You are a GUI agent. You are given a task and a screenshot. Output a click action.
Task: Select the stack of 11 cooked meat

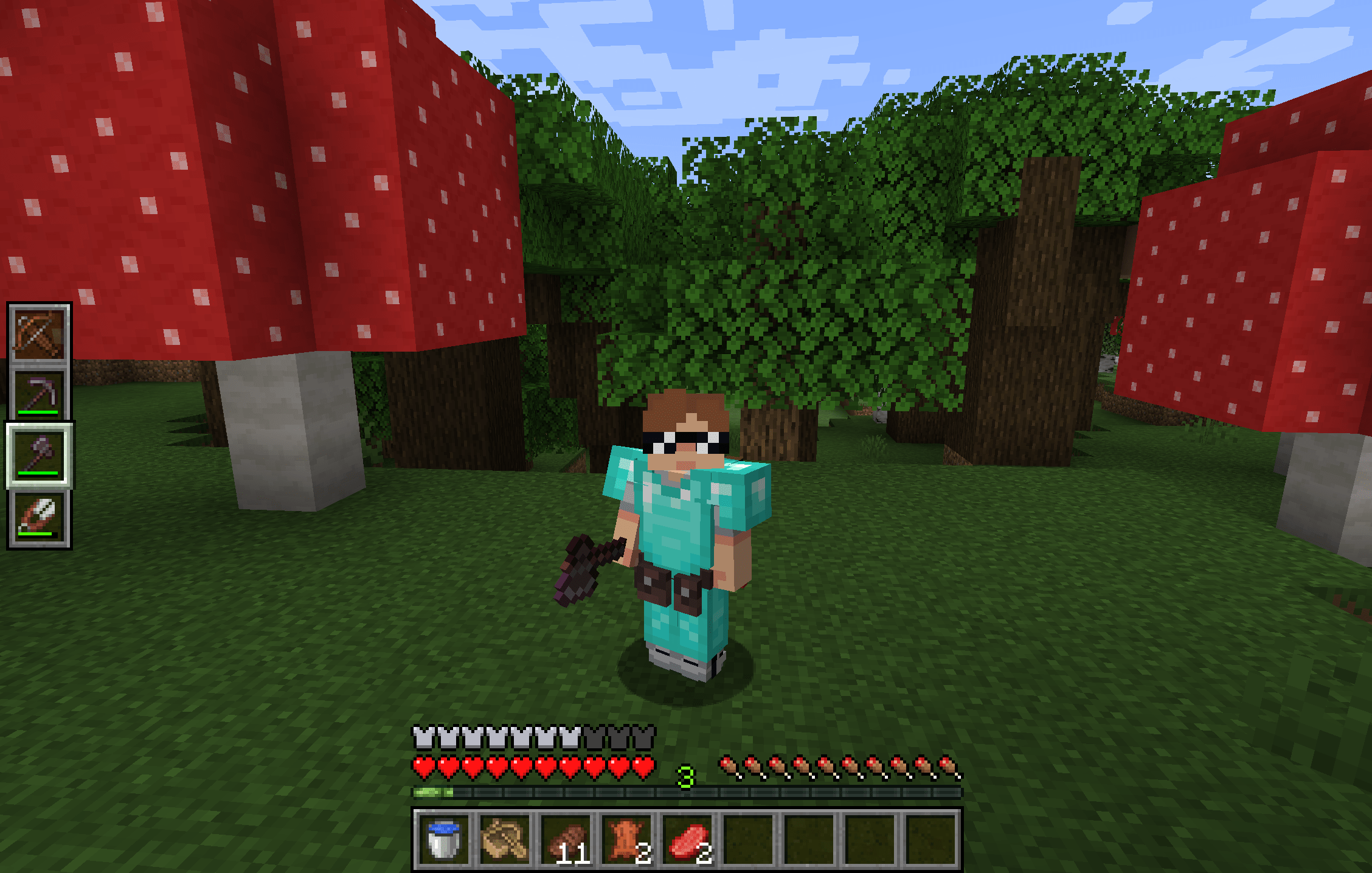(567, 838)
